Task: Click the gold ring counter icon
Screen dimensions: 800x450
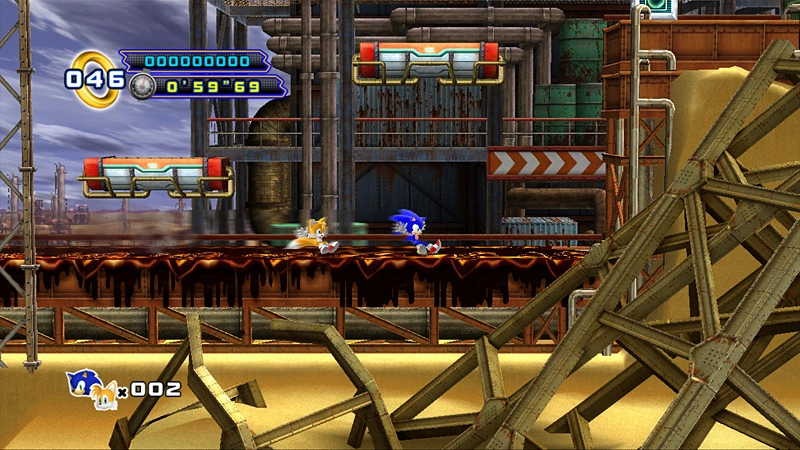Action: pos(96,77)
